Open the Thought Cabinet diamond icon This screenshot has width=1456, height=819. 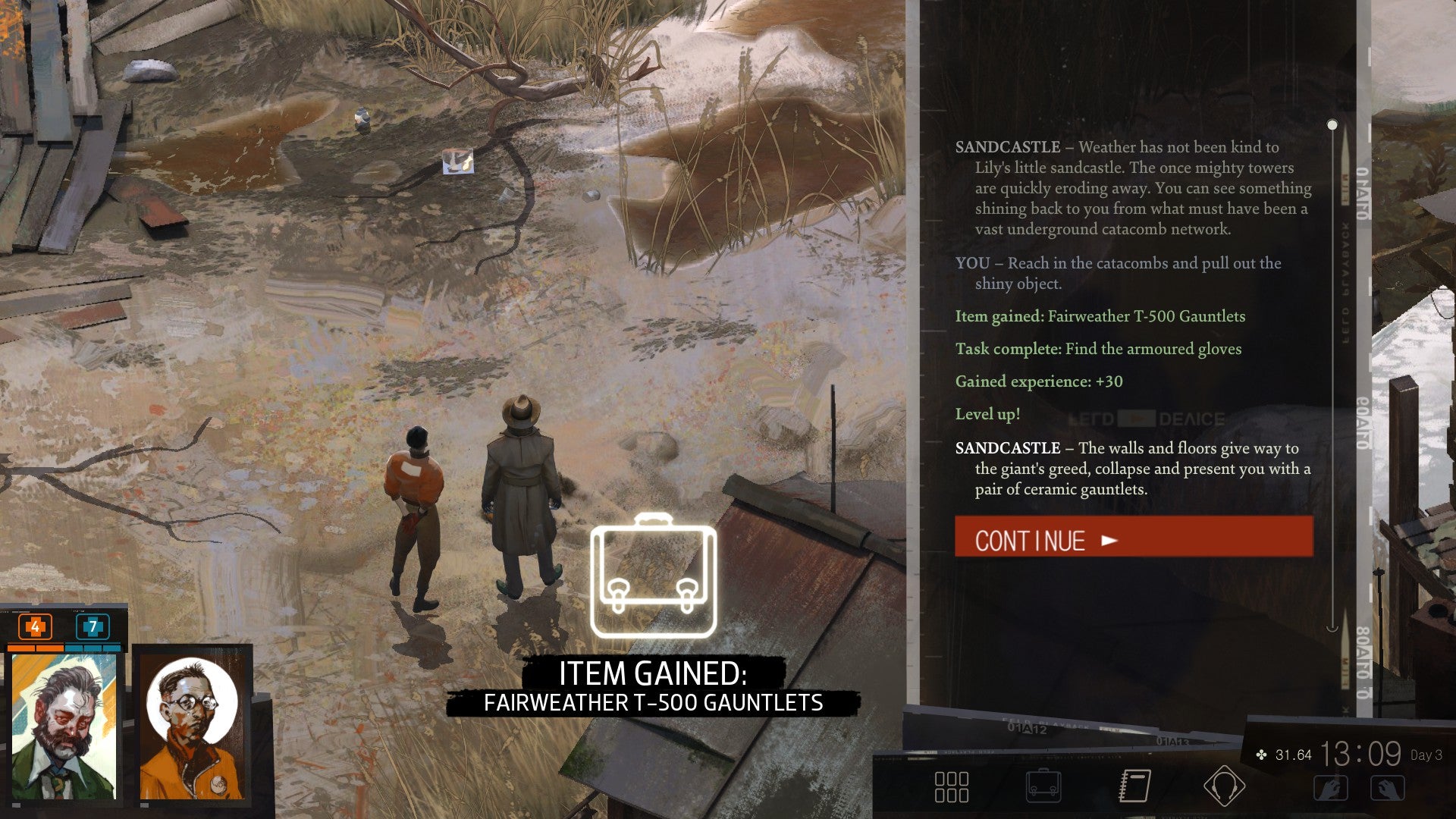click(1223, 785)
